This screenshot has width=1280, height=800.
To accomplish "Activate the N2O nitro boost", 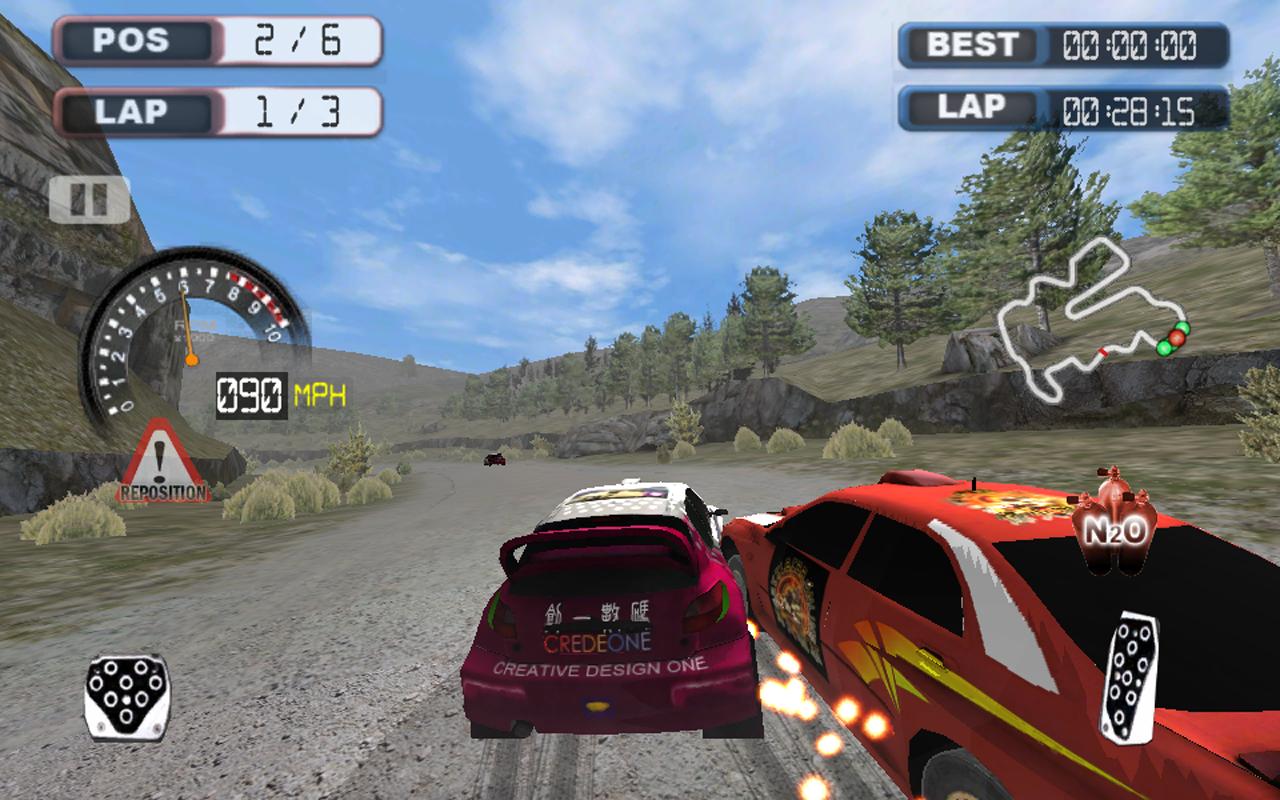I will point(1114,518).
